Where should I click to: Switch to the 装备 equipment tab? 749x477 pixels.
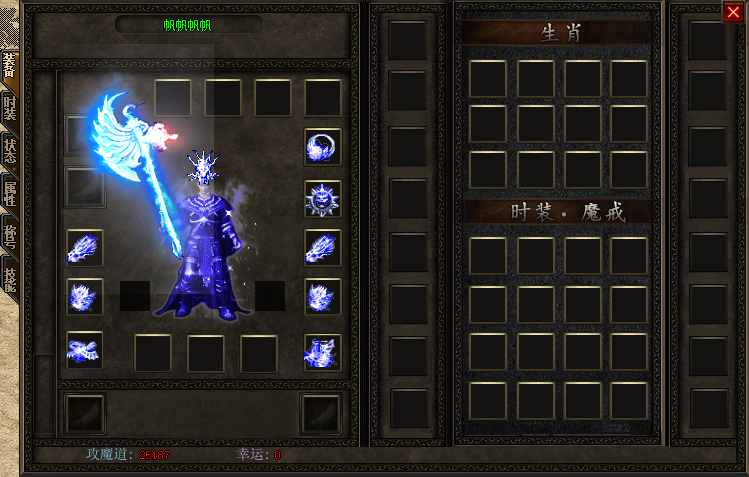click(9, 68)
